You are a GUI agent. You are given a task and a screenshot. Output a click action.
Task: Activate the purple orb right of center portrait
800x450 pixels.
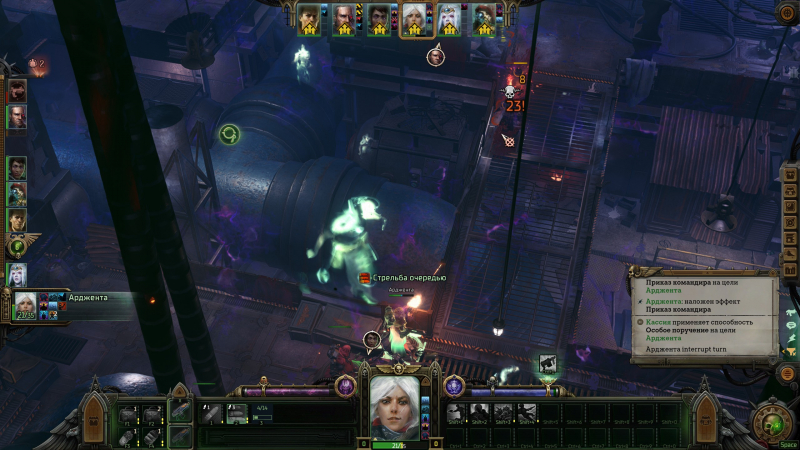(453, 385)
